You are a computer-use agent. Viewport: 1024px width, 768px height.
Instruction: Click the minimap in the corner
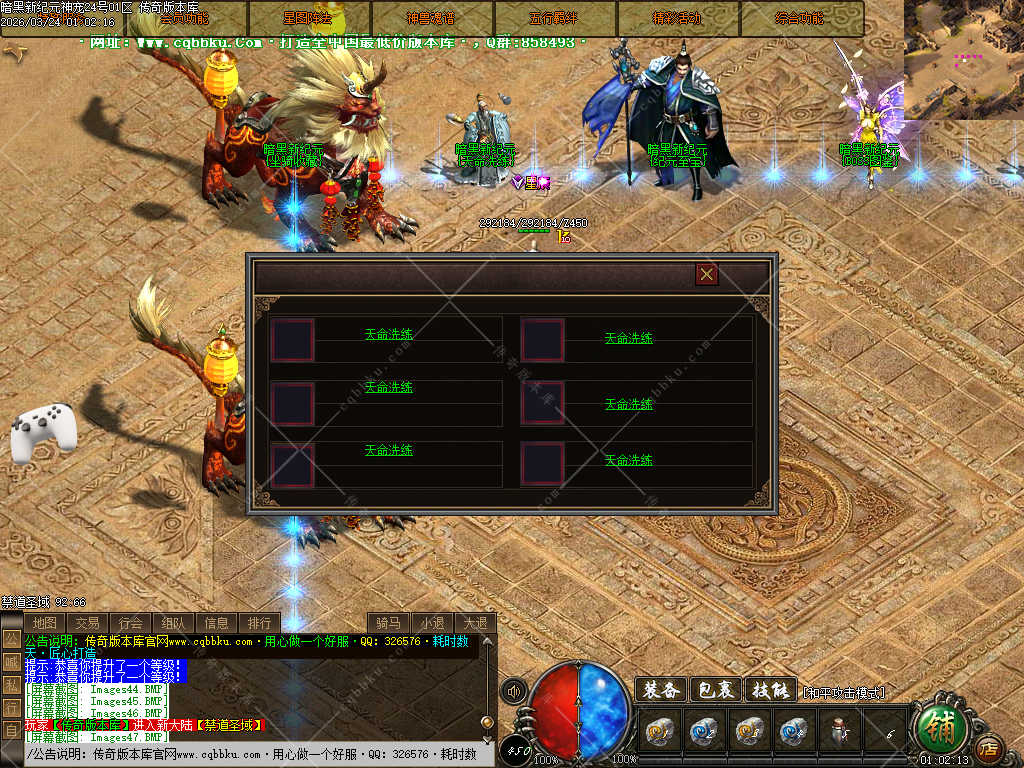pyautogui.click(x=964, y=58)
